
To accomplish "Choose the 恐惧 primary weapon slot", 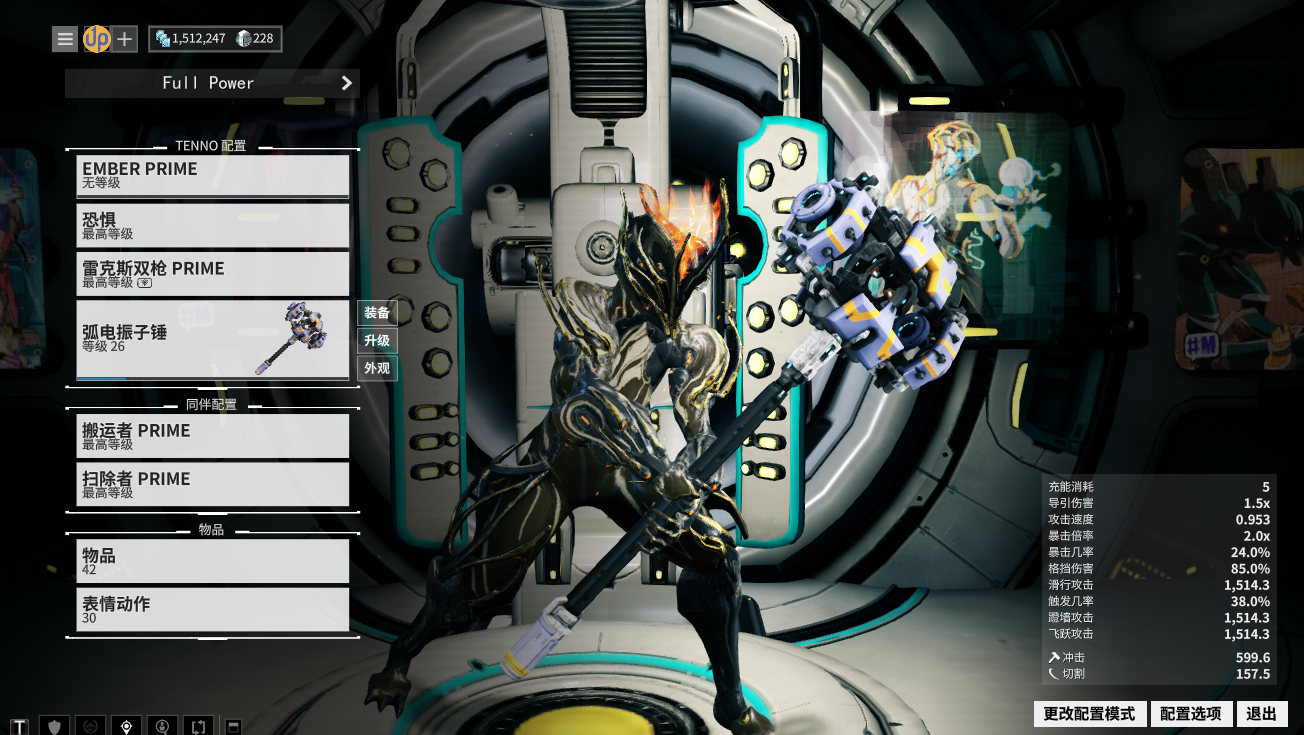I will [213, 225].
